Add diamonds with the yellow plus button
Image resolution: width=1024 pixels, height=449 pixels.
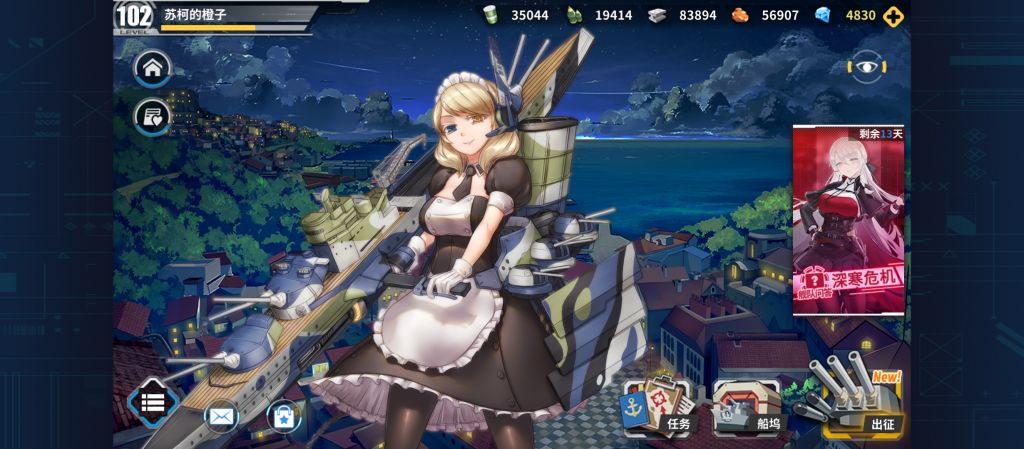tap(894, 15)
